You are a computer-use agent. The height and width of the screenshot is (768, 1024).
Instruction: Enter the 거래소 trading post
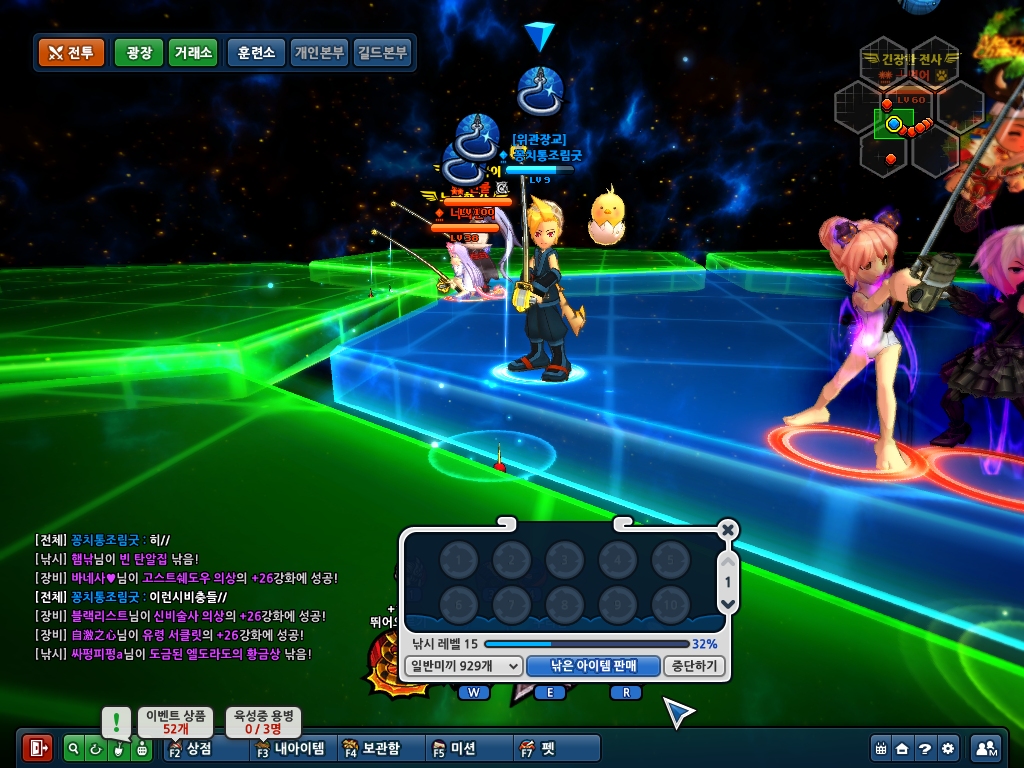coord(192,53)
